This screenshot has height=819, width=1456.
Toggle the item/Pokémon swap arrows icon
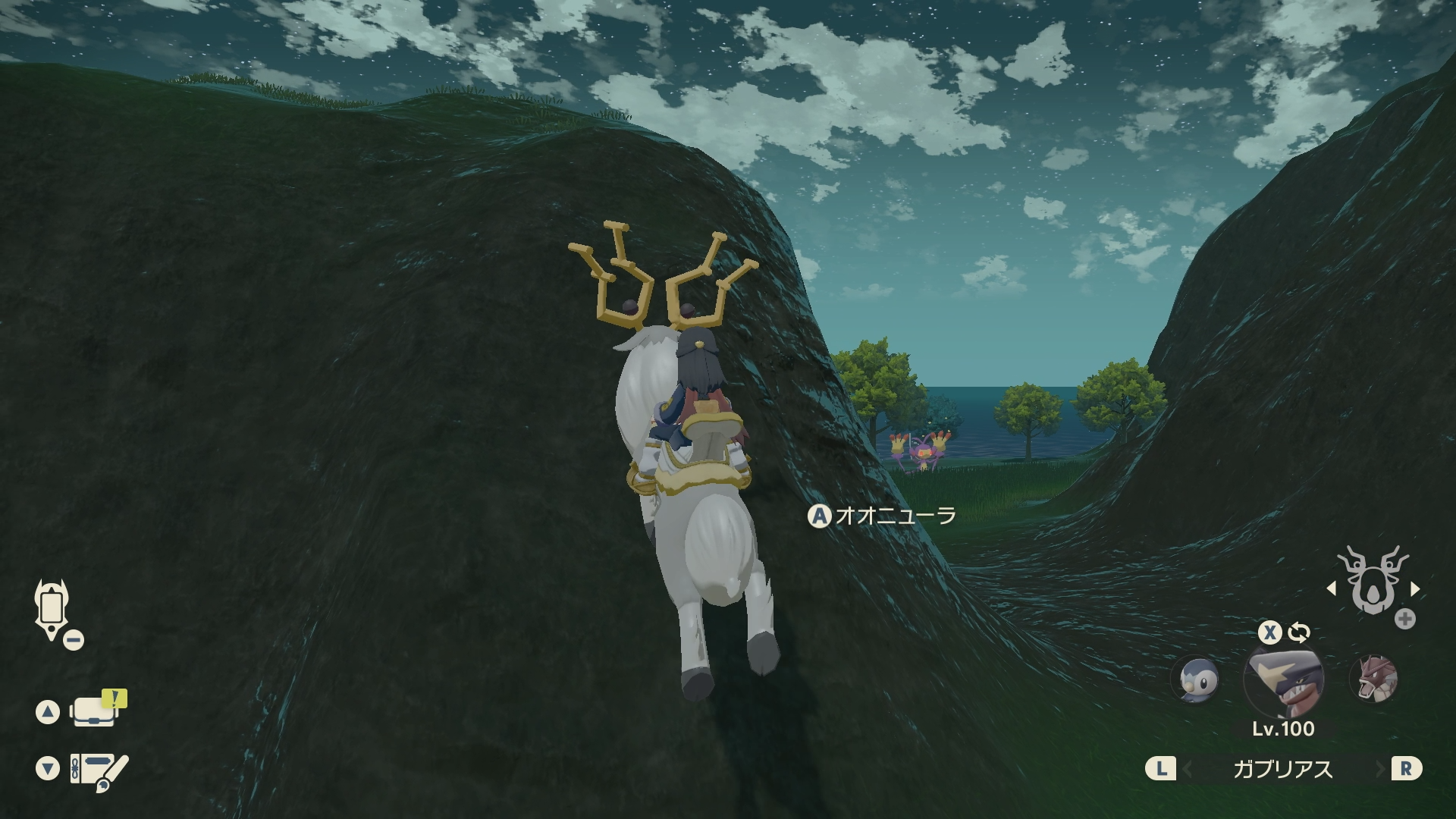coord(1299,632)
